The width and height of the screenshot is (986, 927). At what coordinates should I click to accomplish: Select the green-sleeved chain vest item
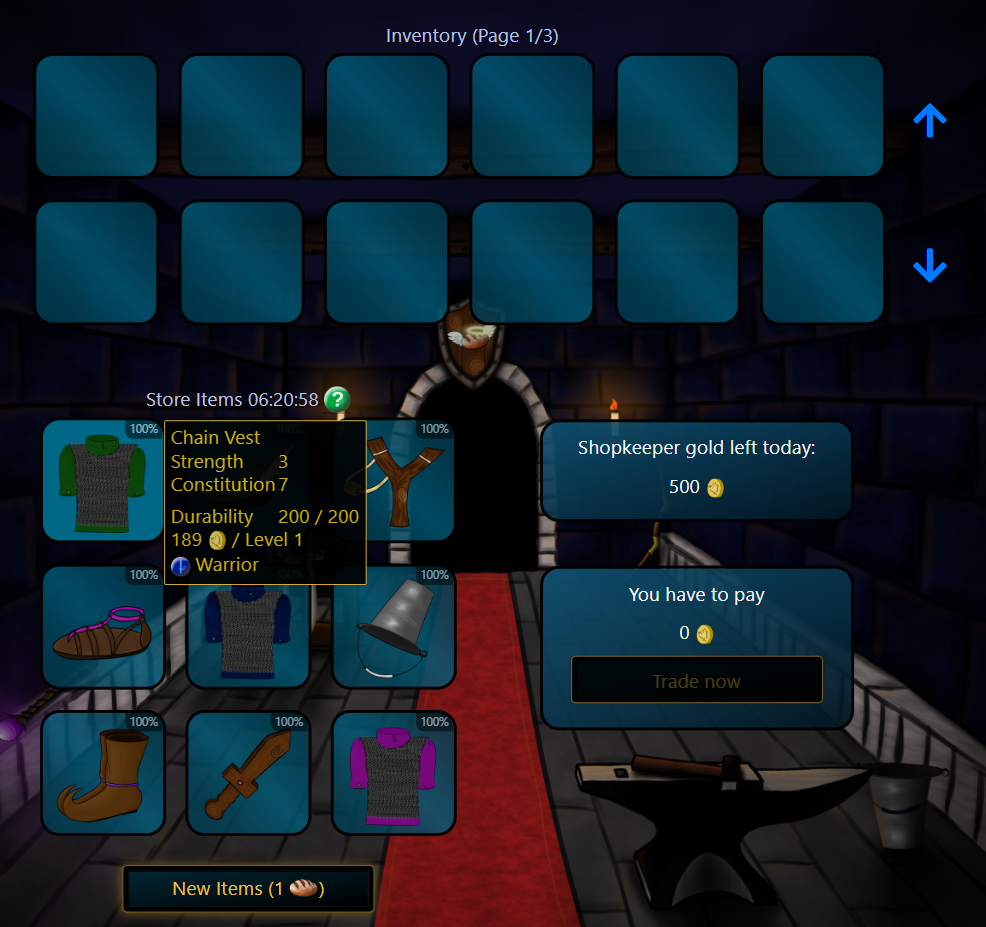point(103,481)
